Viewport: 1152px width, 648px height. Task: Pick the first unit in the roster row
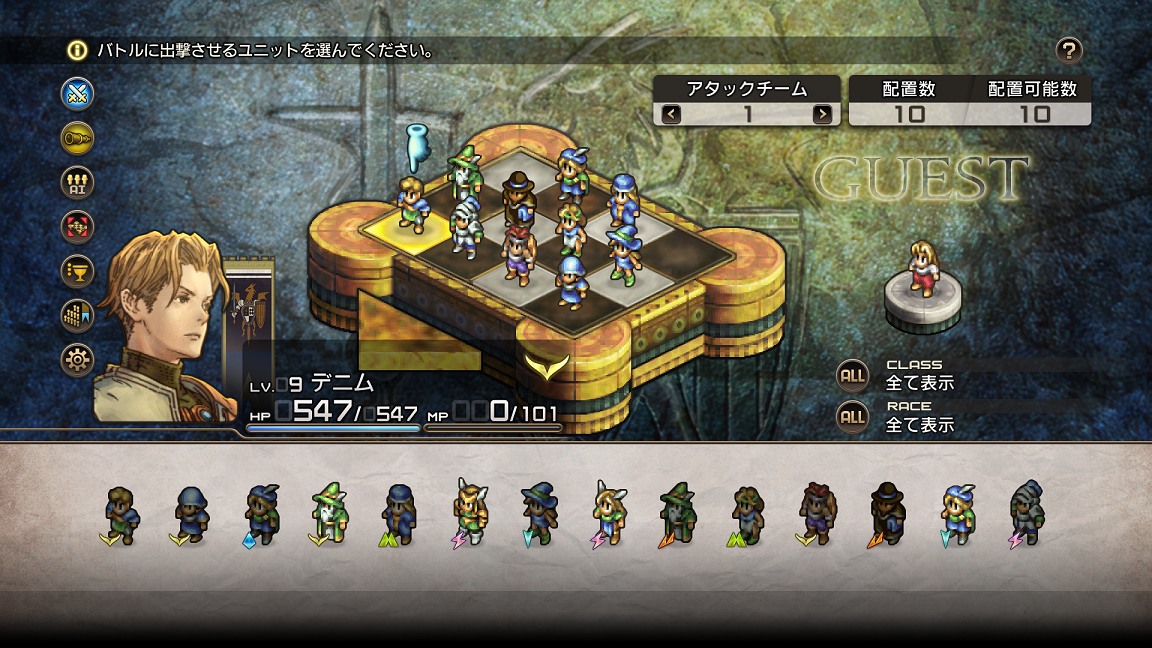coord(122,513)
